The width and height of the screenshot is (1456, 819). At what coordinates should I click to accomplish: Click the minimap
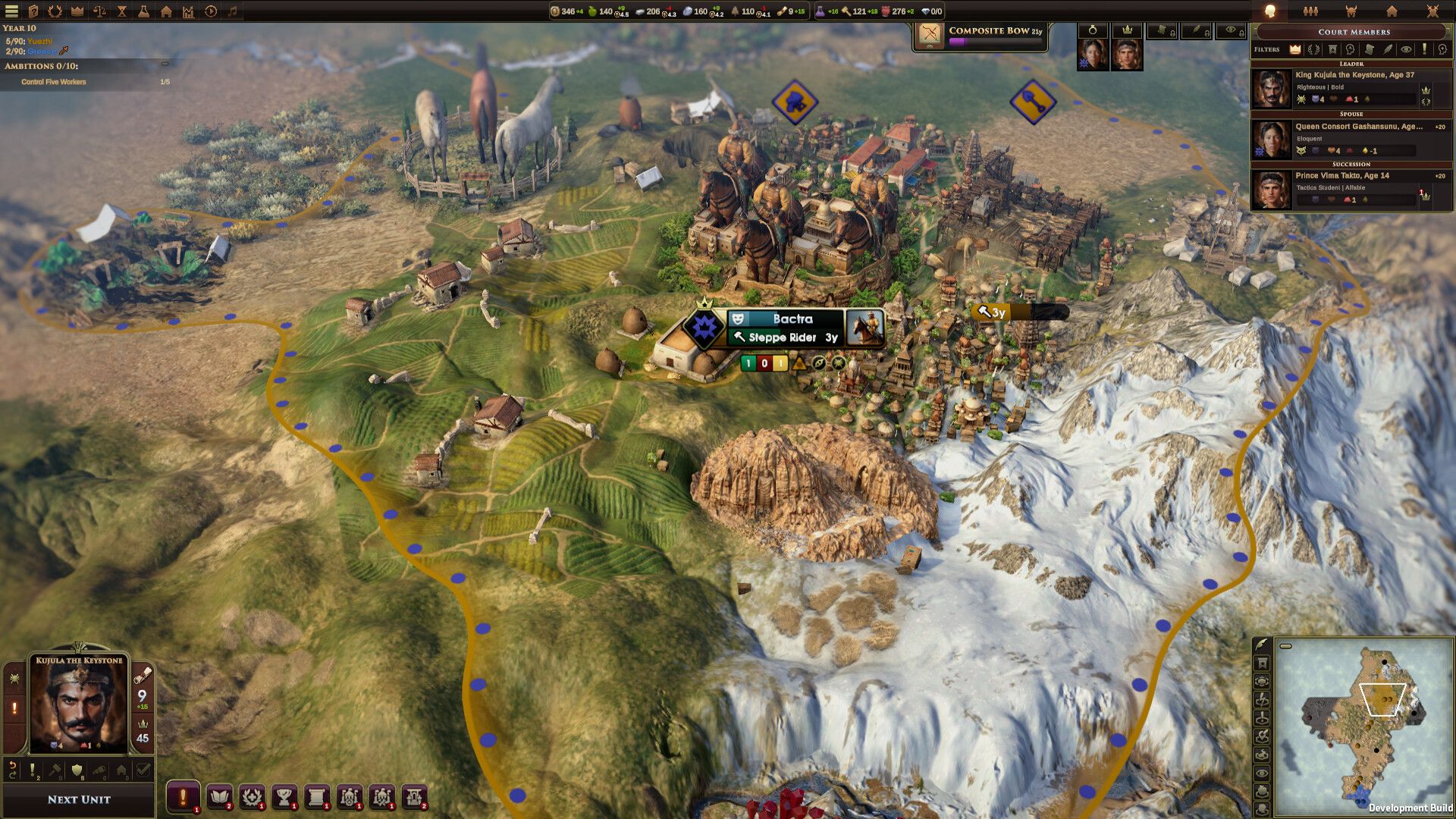coord(1363,726)
